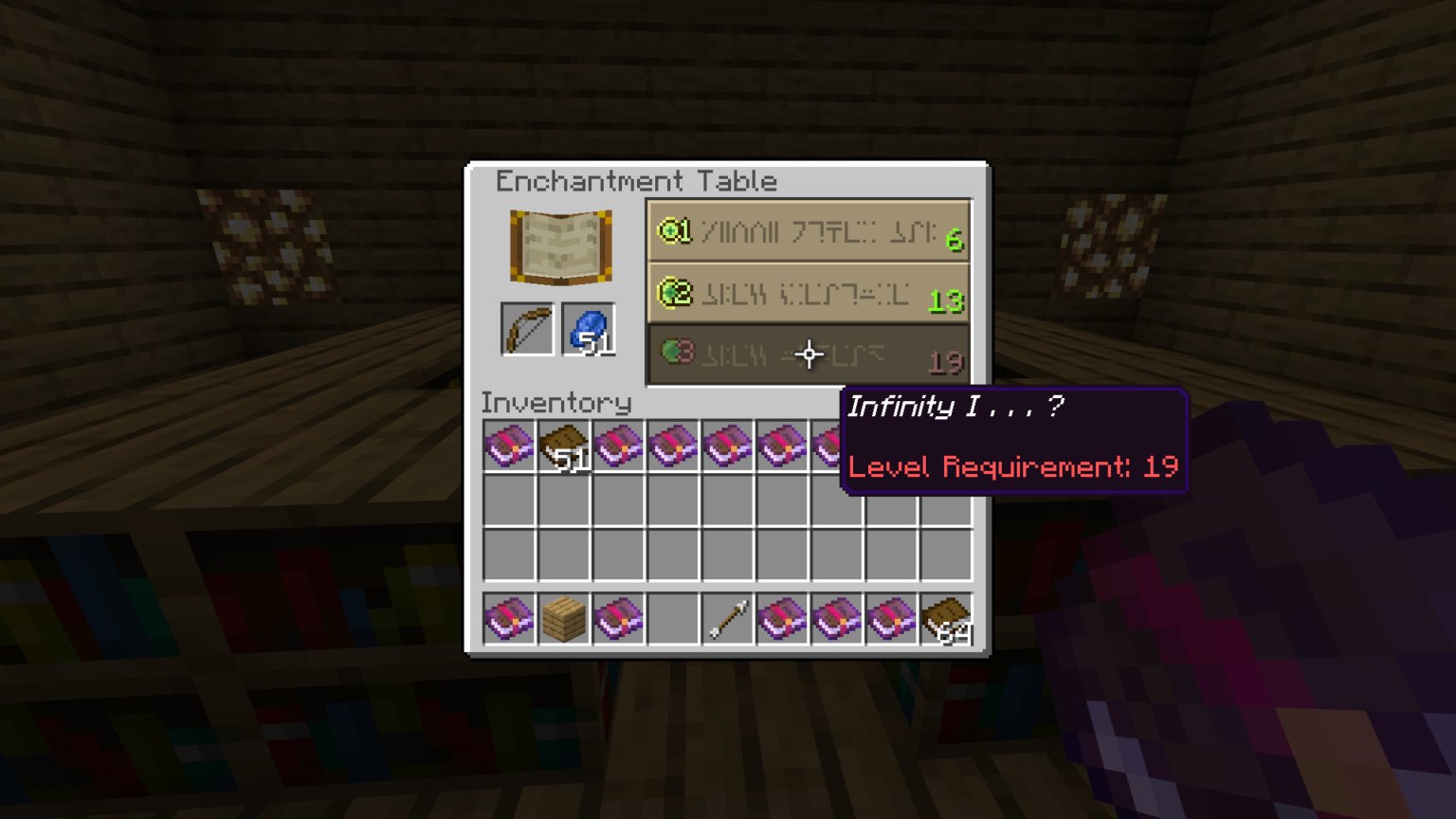Select the enchanted book left of the empty hotbar slot
The width and height of the screenshot is (1456, 819).
pos(618,619)
